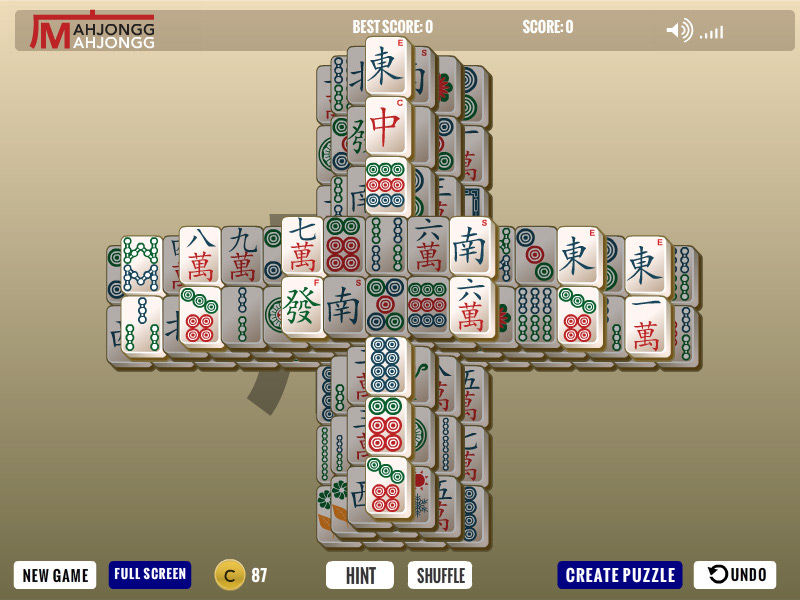
Task: Select the nine of characters tile
Action: [243, 257]
